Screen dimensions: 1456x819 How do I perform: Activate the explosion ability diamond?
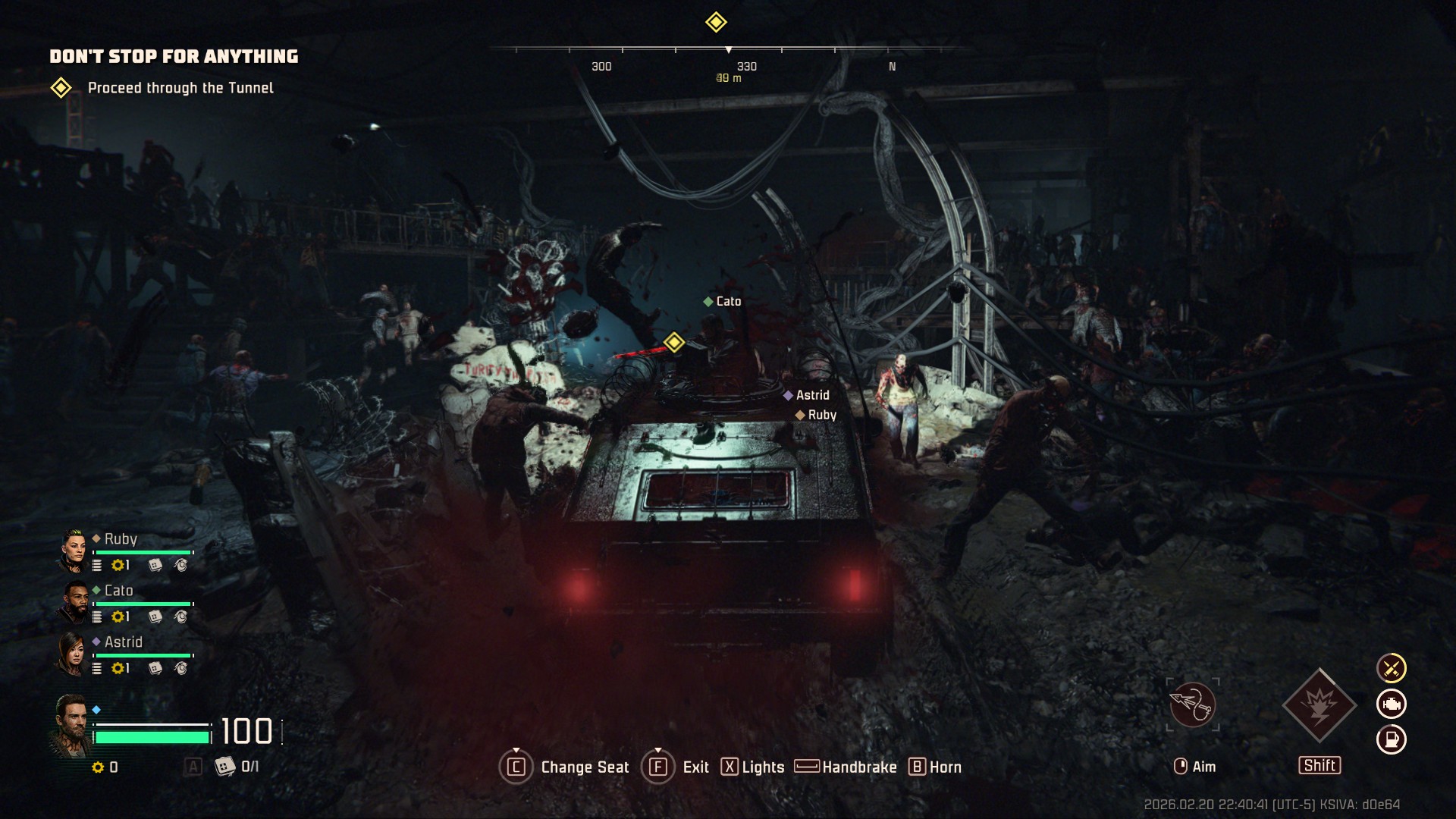[x=1319, y=705]
